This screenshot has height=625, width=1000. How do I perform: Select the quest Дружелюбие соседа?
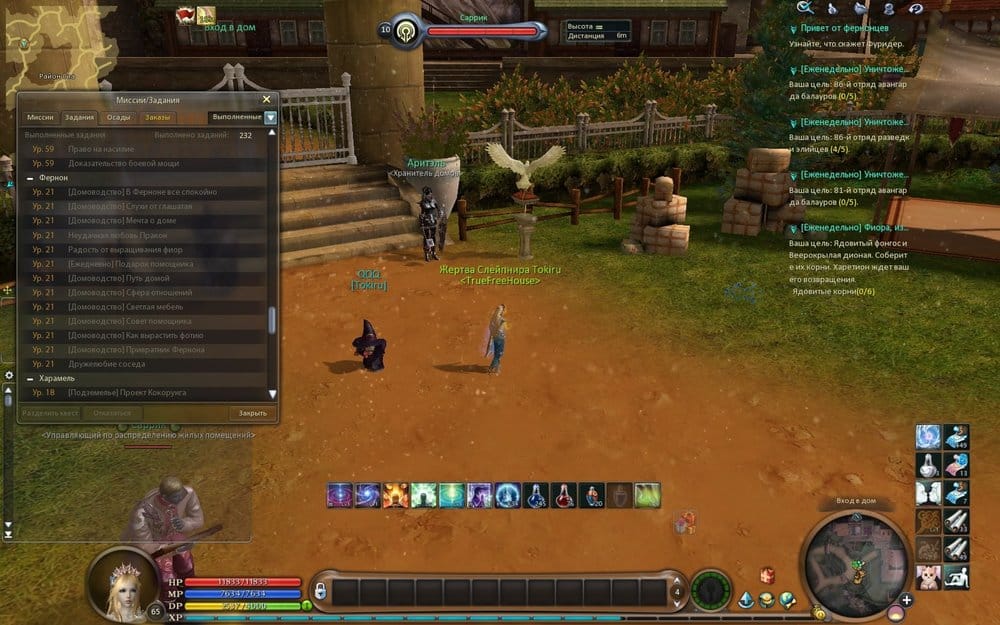tap(104, 364)
